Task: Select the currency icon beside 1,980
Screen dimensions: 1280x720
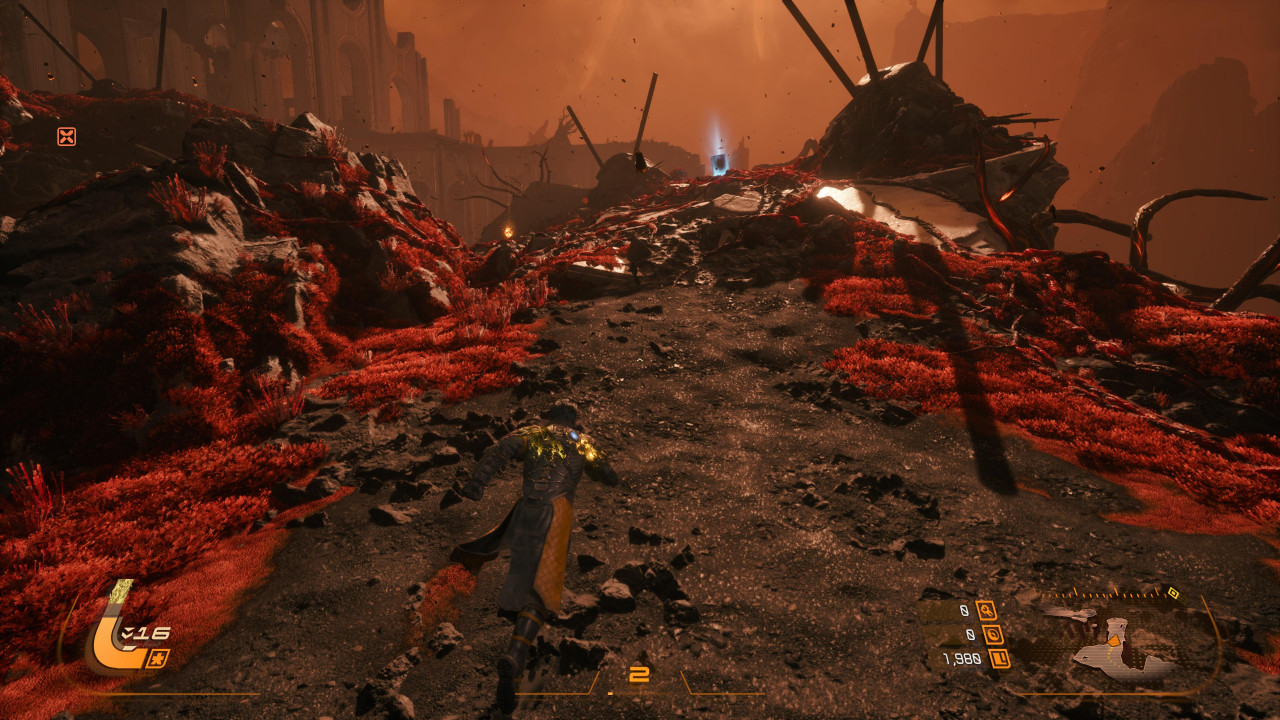Action: point(999,658)
